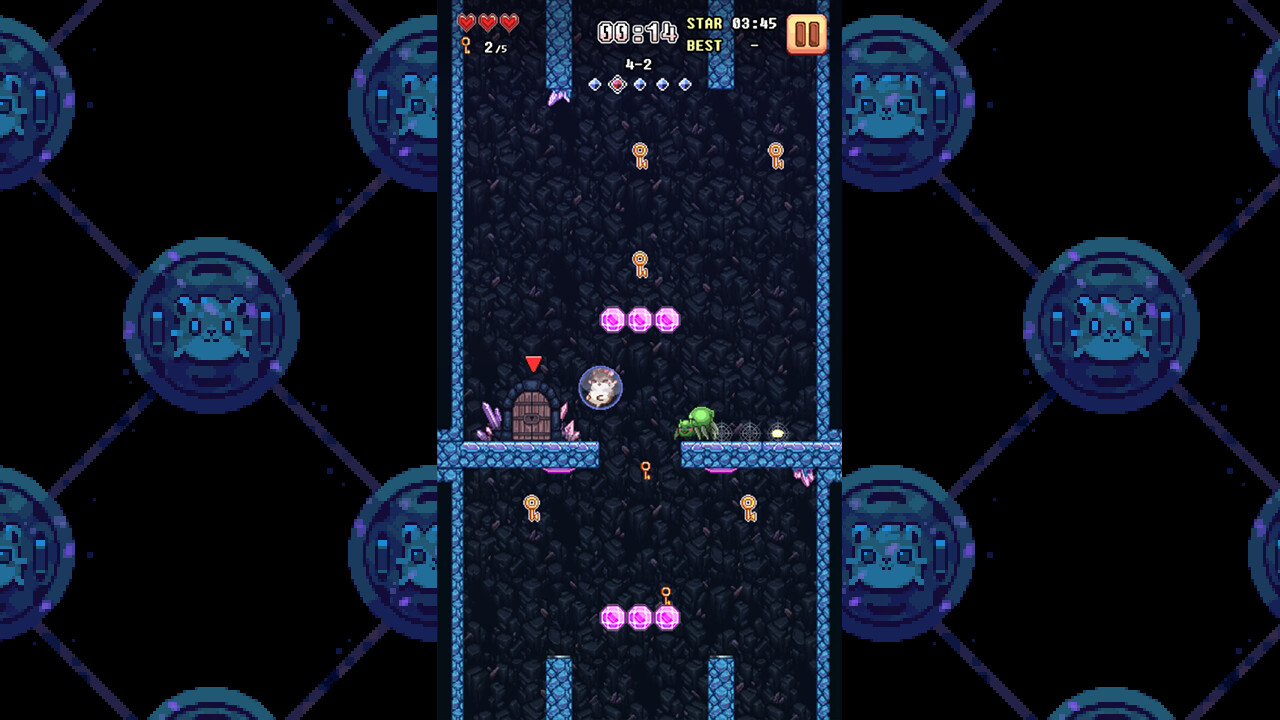
Task: Select the last blue diamond under the level label
Action: [683, 83]
